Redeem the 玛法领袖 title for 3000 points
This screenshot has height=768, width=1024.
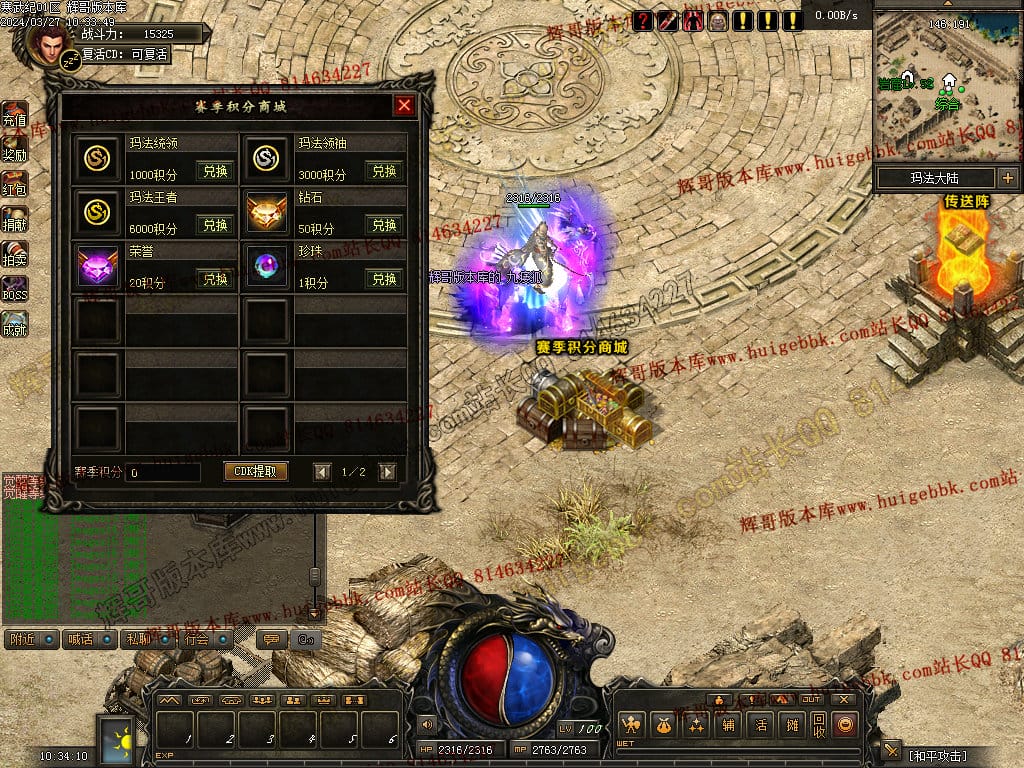coord(385,171)
